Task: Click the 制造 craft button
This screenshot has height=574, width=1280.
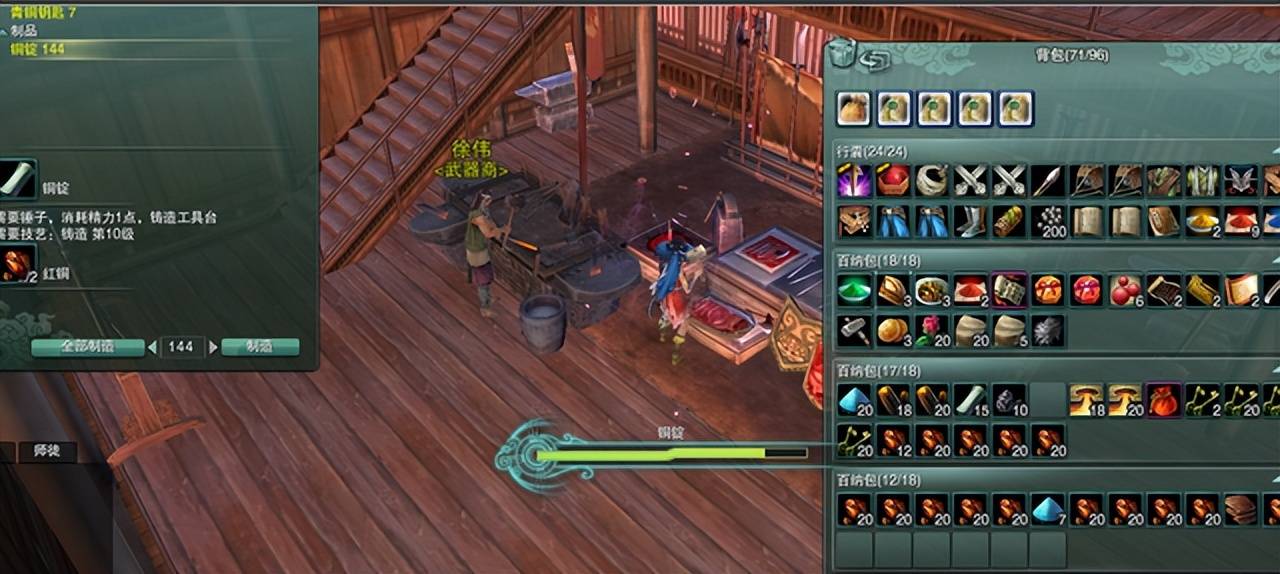Action: pyautogui.click(x=259, y=347)
